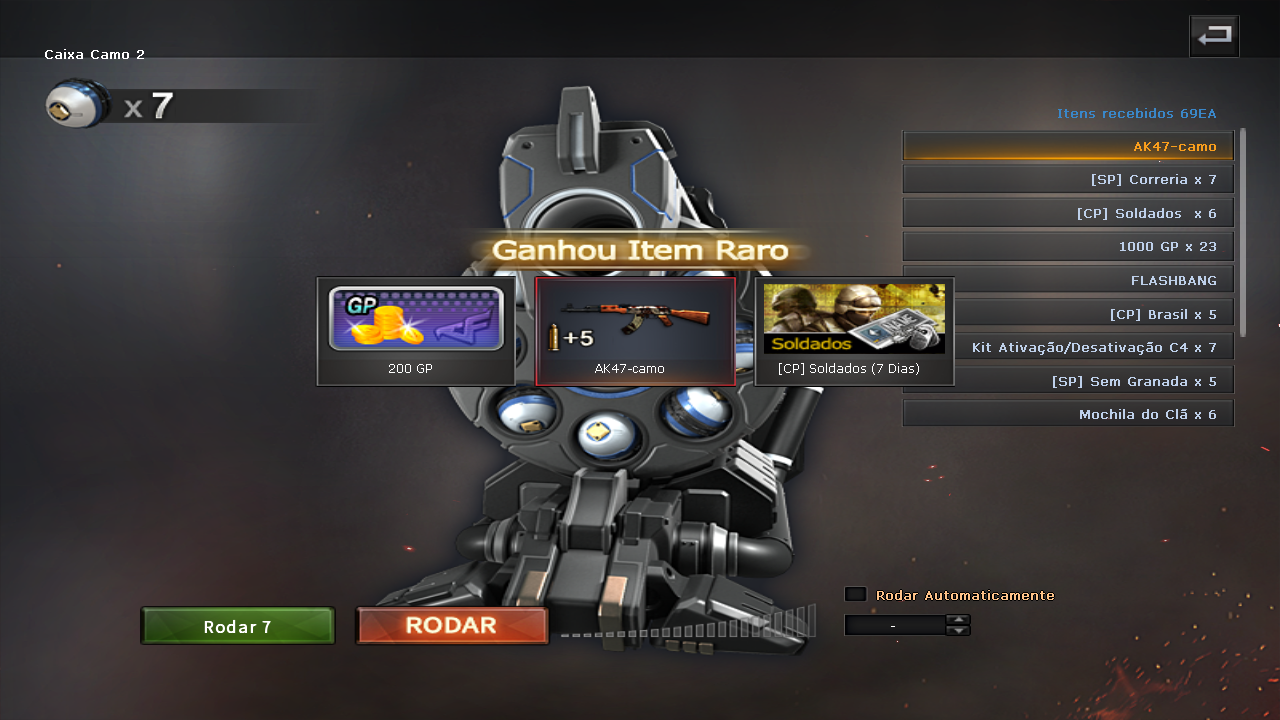The height and width of the screenshot is (720, 1280).
Task: Select the Mochila do Clã x 6 row
Action: 1068,414
